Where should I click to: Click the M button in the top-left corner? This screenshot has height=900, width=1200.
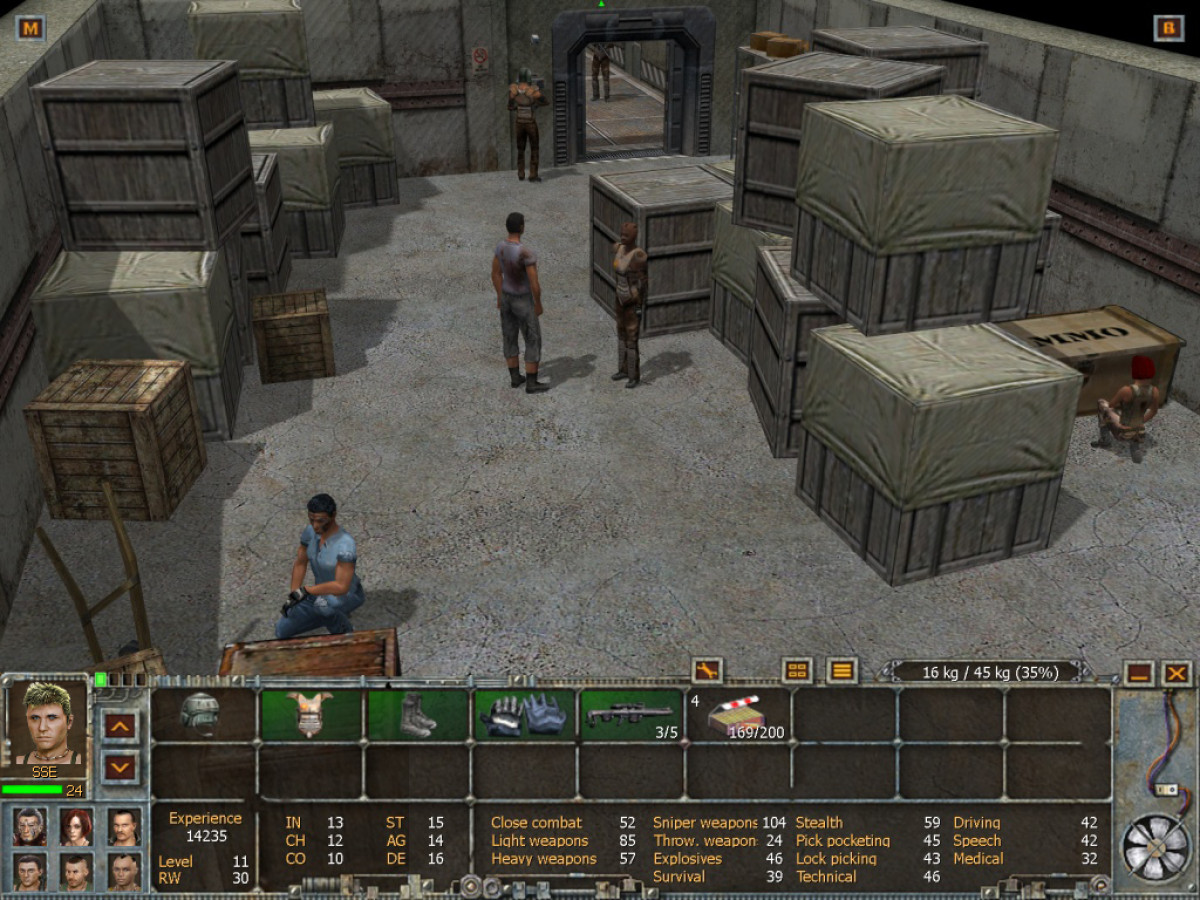click(x=31, y=28)
